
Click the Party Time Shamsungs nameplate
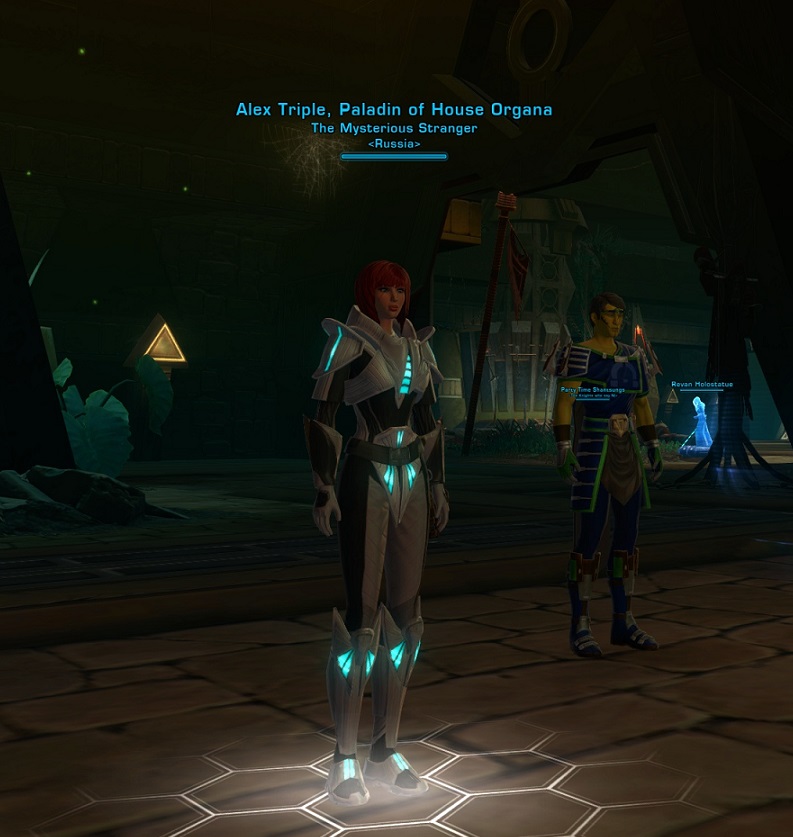pyautogui.click(x=592, y=389)
